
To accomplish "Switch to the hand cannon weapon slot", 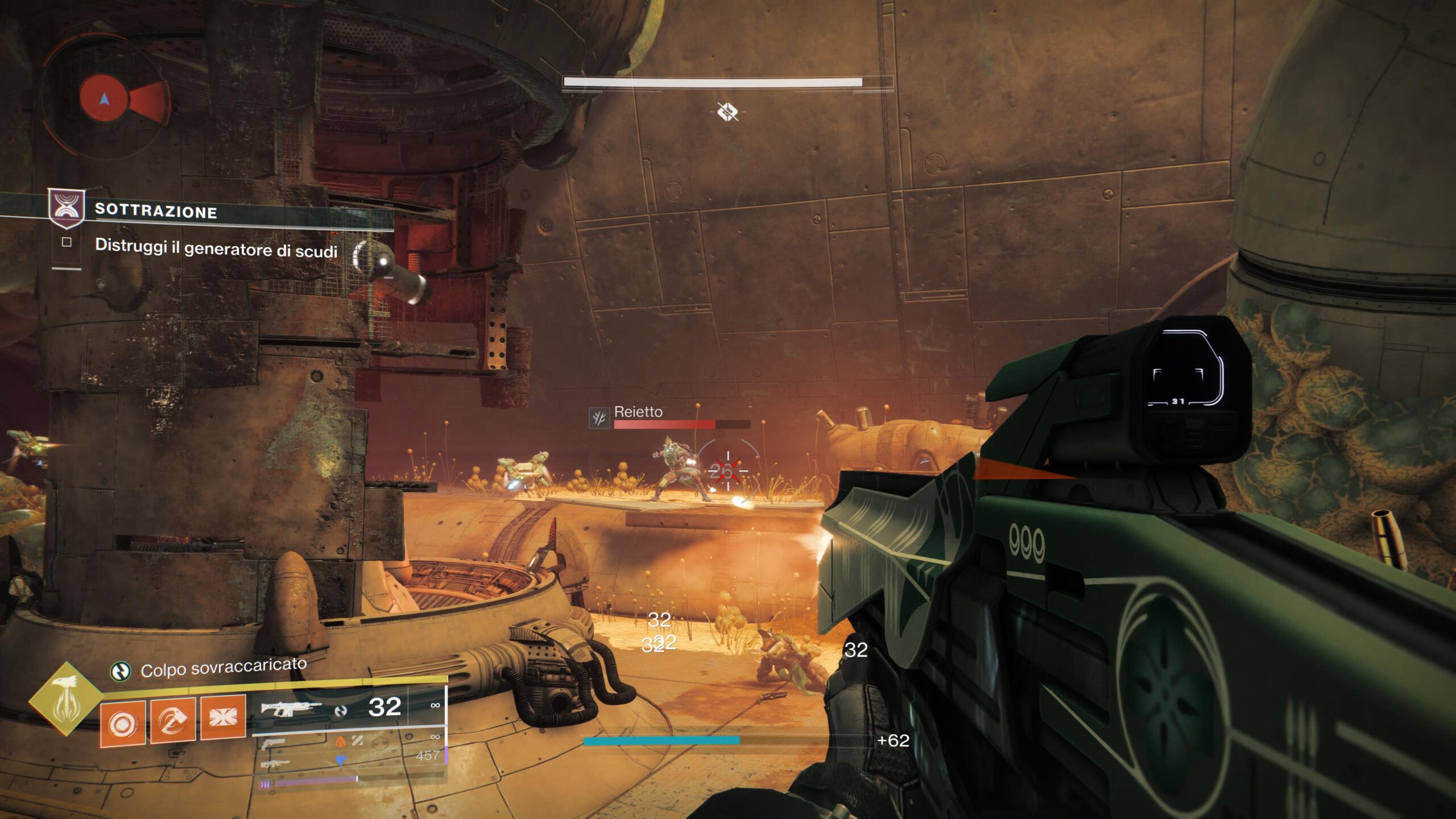I will [274, 743].
